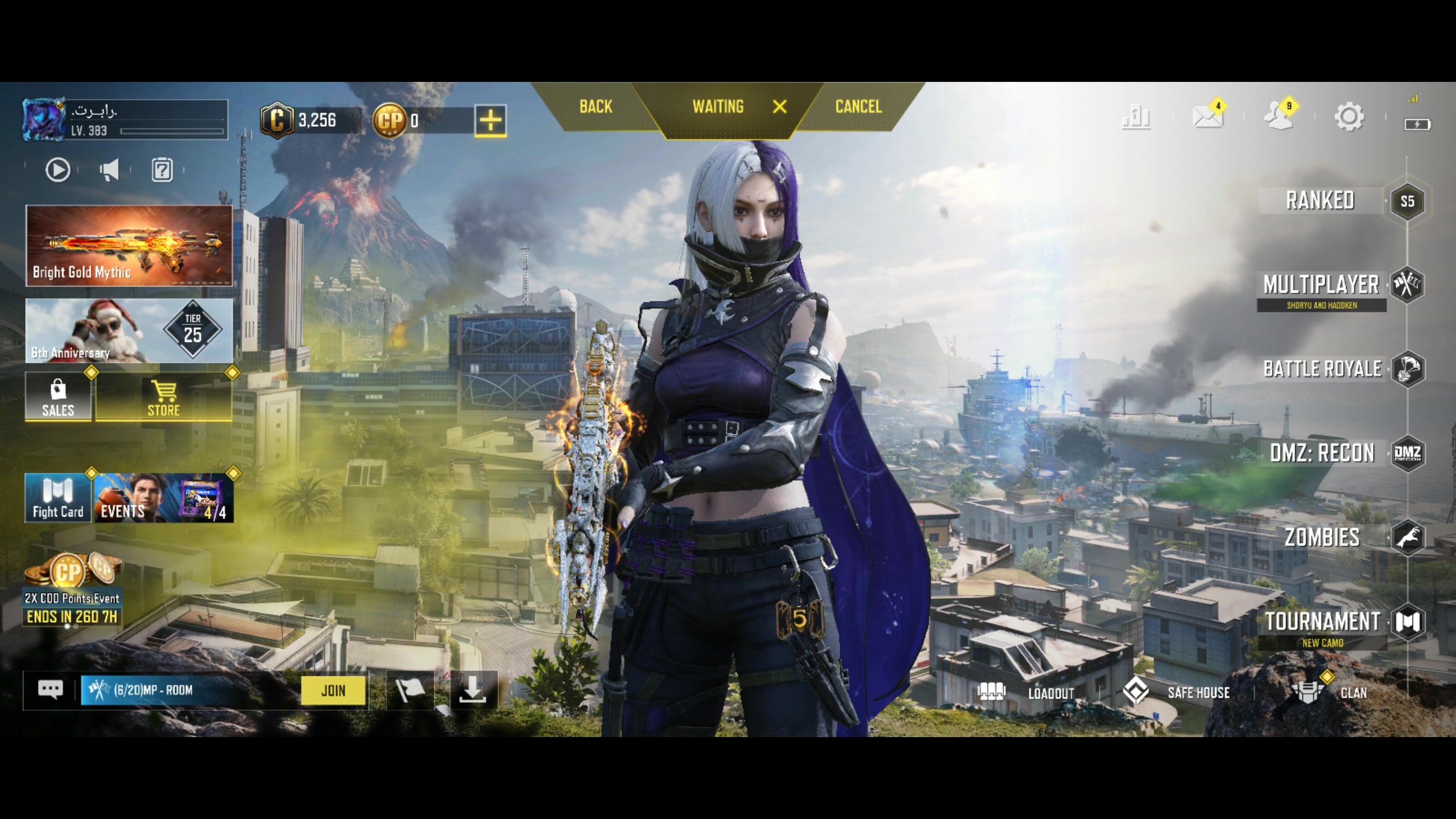Open the CLAN page
This screenshot has width=1456, height=819.
point(1331,693)
